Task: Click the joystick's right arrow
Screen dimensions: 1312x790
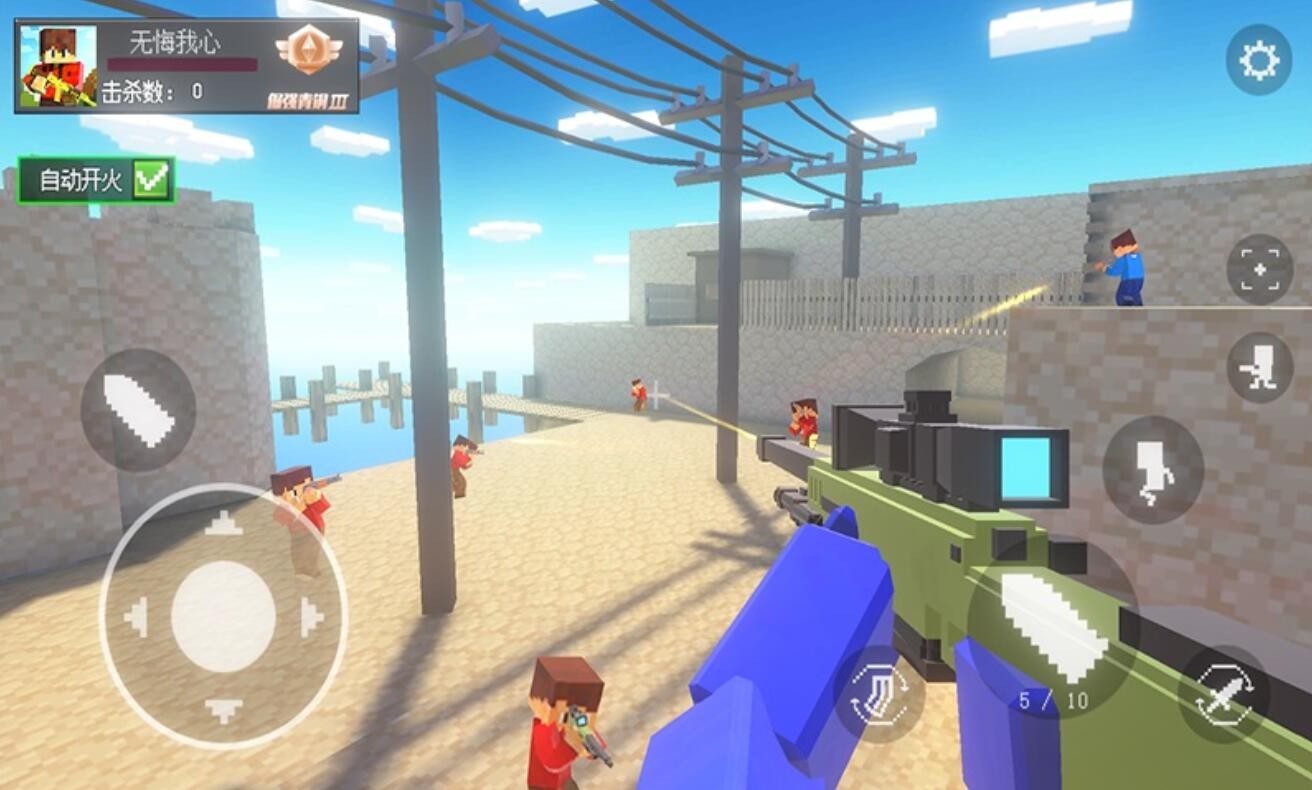Action: click(x=311, y=616)
